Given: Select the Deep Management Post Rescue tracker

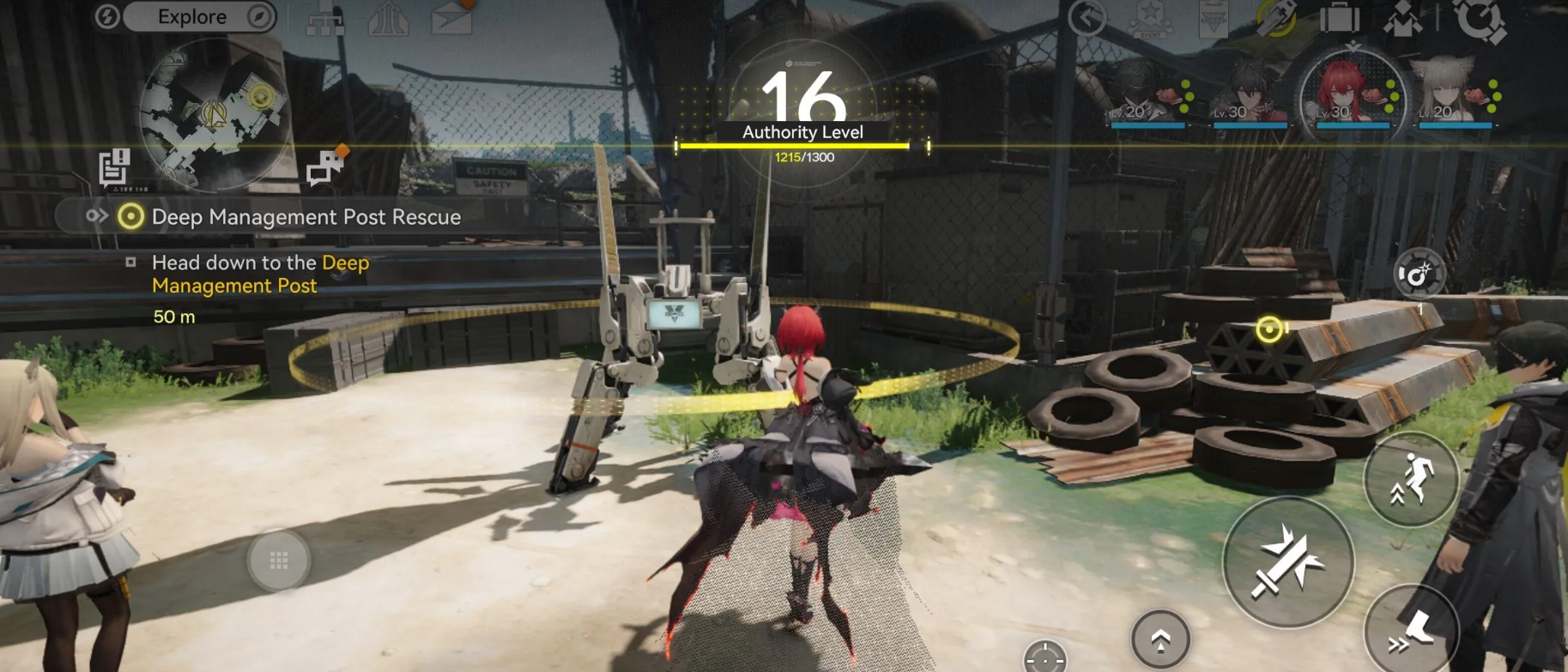Looking at the screenshot, I should tap(292, 217).
